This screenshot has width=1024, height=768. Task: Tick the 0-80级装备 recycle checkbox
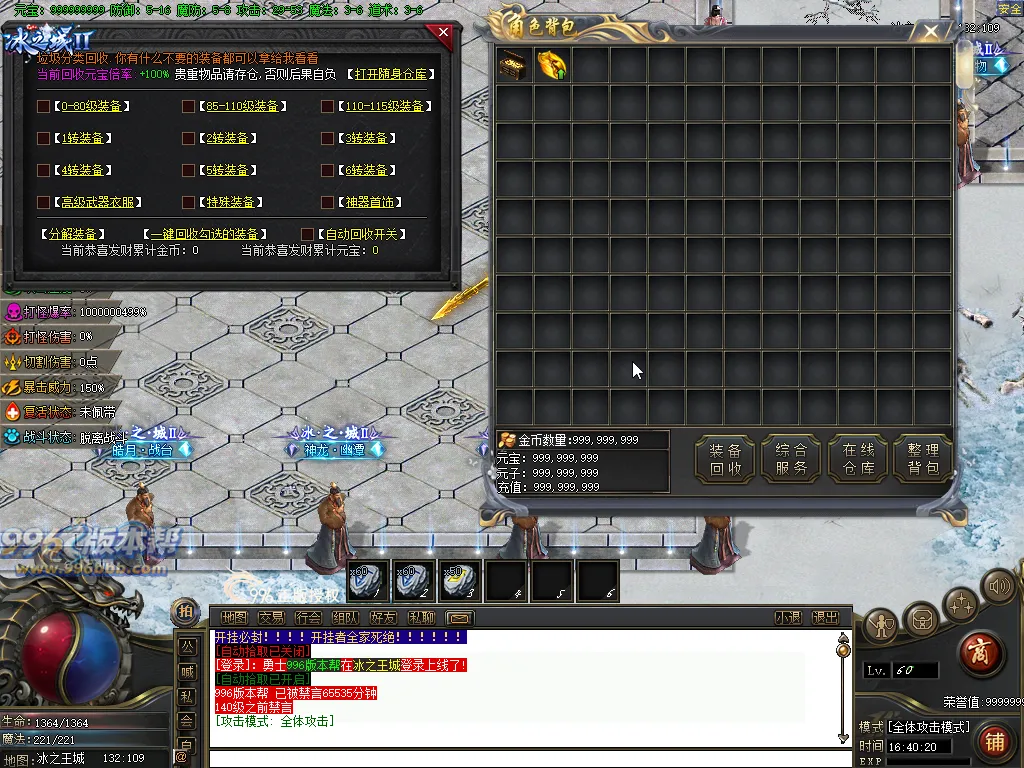pos(43,106)
